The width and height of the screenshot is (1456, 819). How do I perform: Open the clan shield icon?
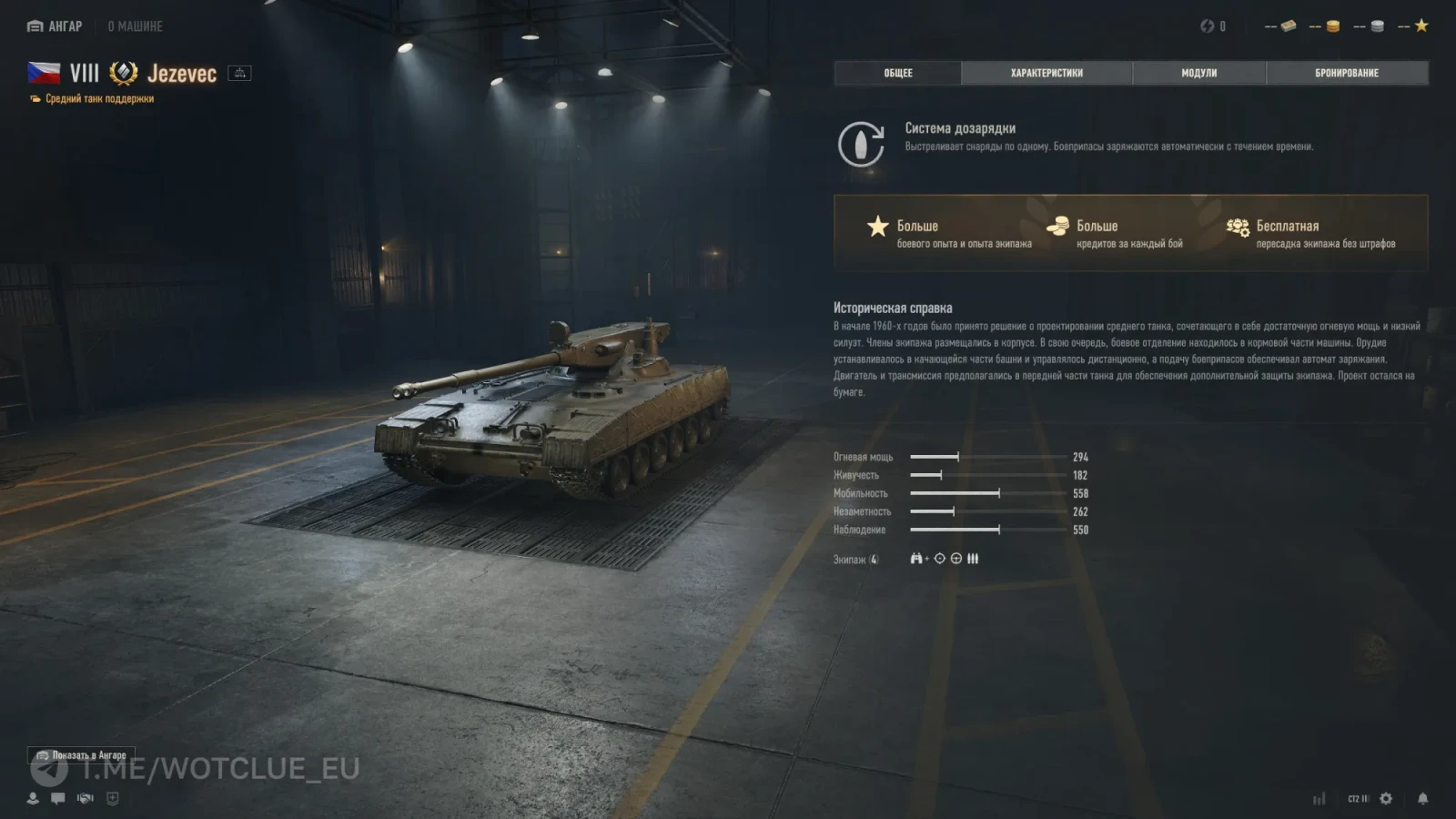[113, 798]
